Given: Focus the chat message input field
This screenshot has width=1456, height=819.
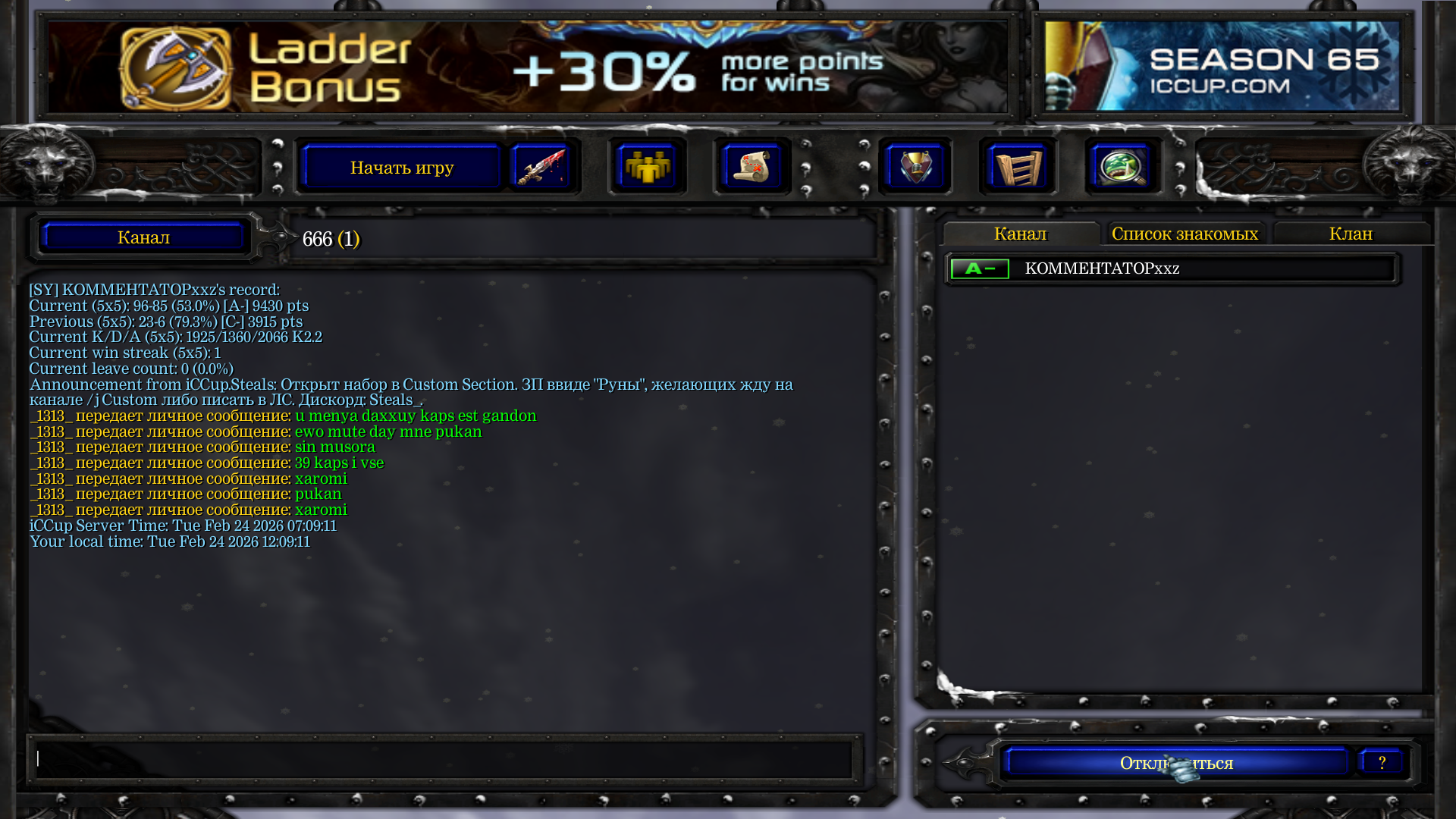Looking at the screenshot, I should [x=444, y=758].
